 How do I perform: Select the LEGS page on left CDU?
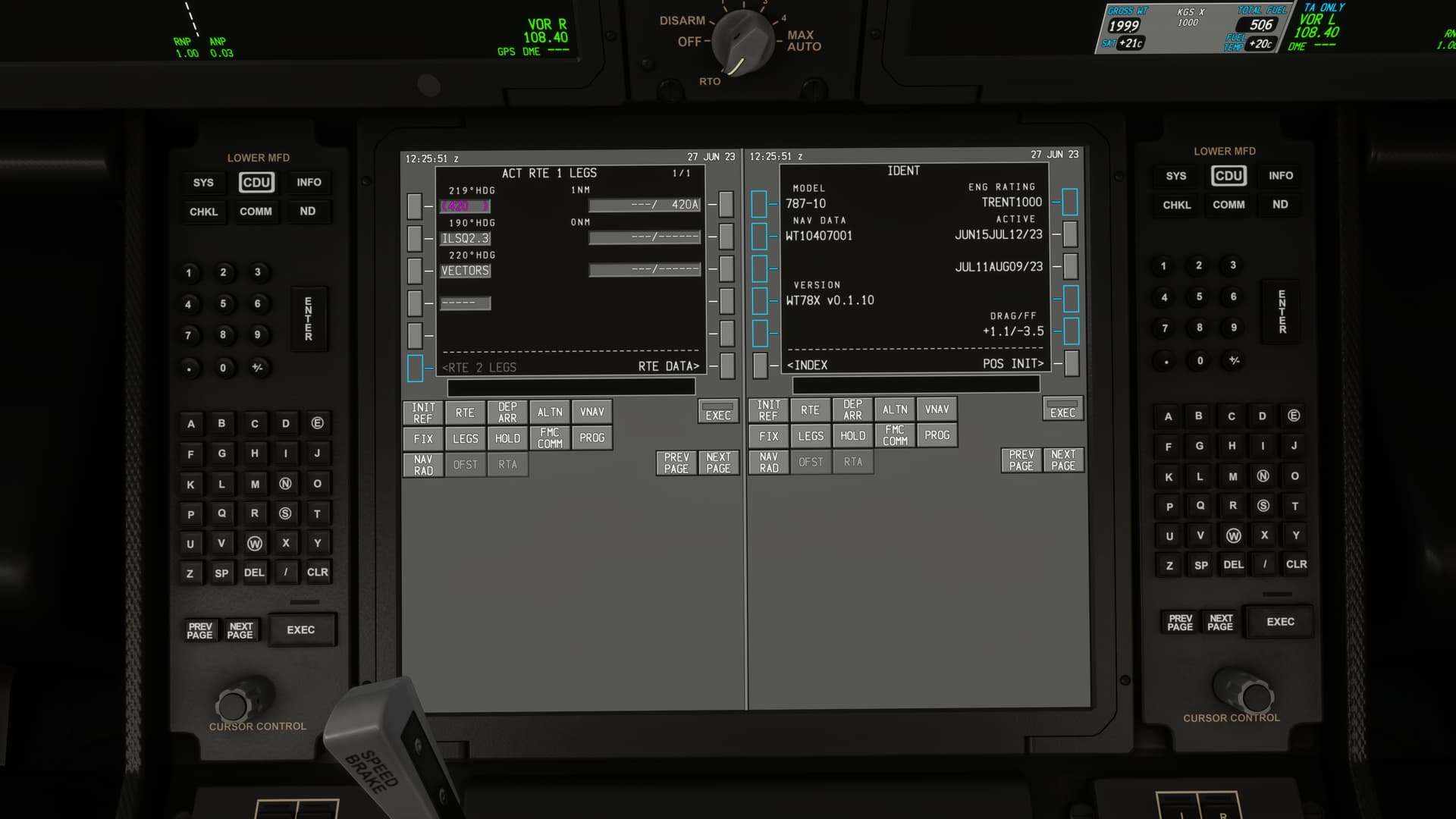coord(465,438)
